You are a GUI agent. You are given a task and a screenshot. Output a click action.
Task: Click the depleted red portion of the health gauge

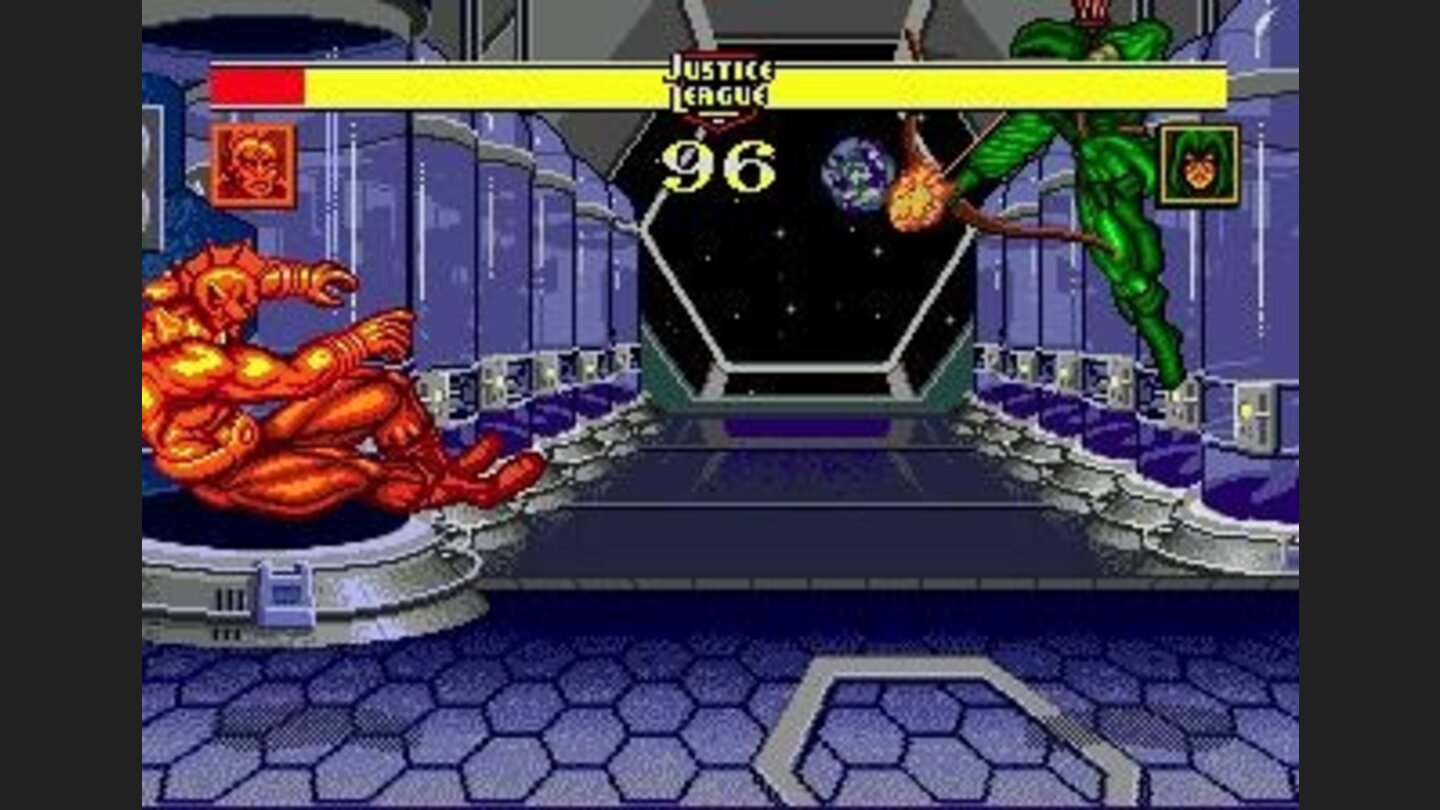pyautogui.click(x=258, y=88)
